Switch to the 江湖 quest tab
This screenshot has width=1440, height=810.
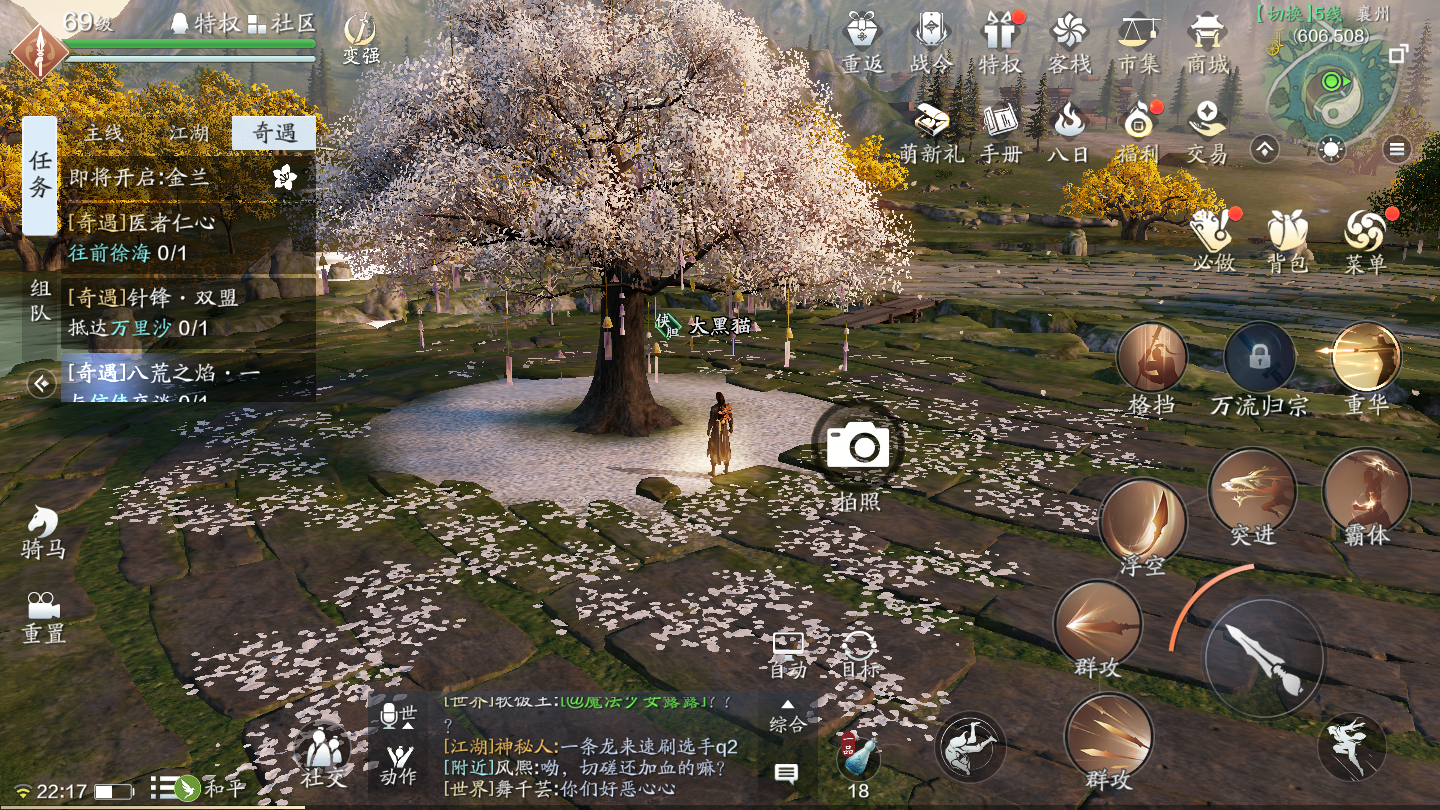tap(188, 133)
